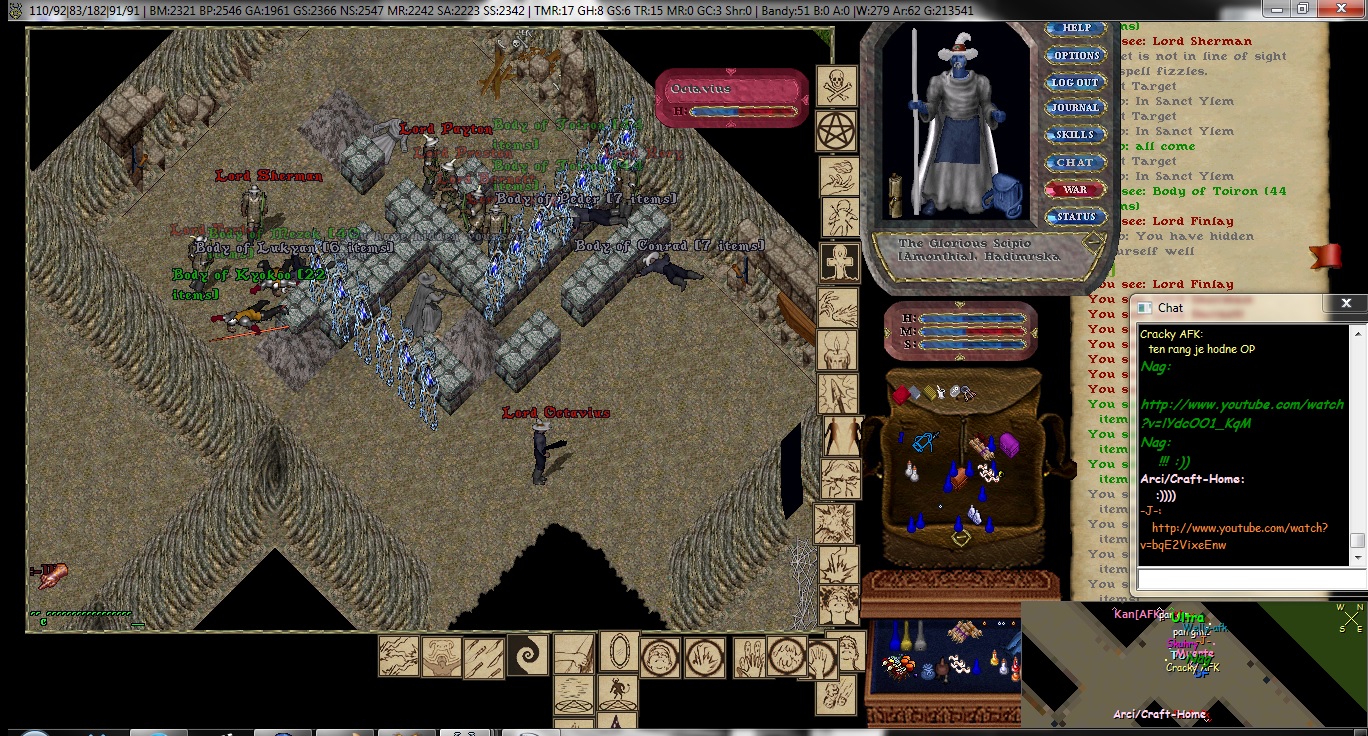Screen dimensions: 1368x736
Task: Show the character Status window
Action: click(1075, 216)
